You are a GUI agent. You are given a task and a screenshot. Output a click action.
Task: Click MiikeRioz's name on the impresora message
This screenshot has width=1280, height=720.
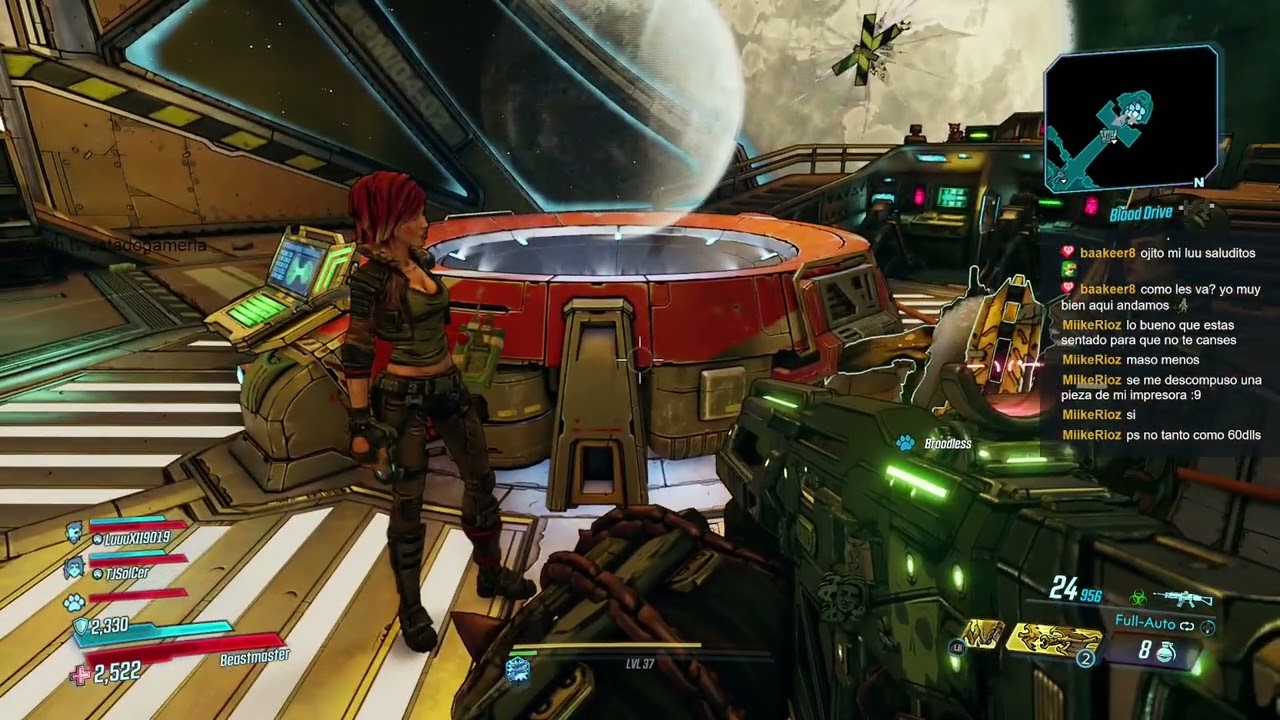pos(1091,380)
